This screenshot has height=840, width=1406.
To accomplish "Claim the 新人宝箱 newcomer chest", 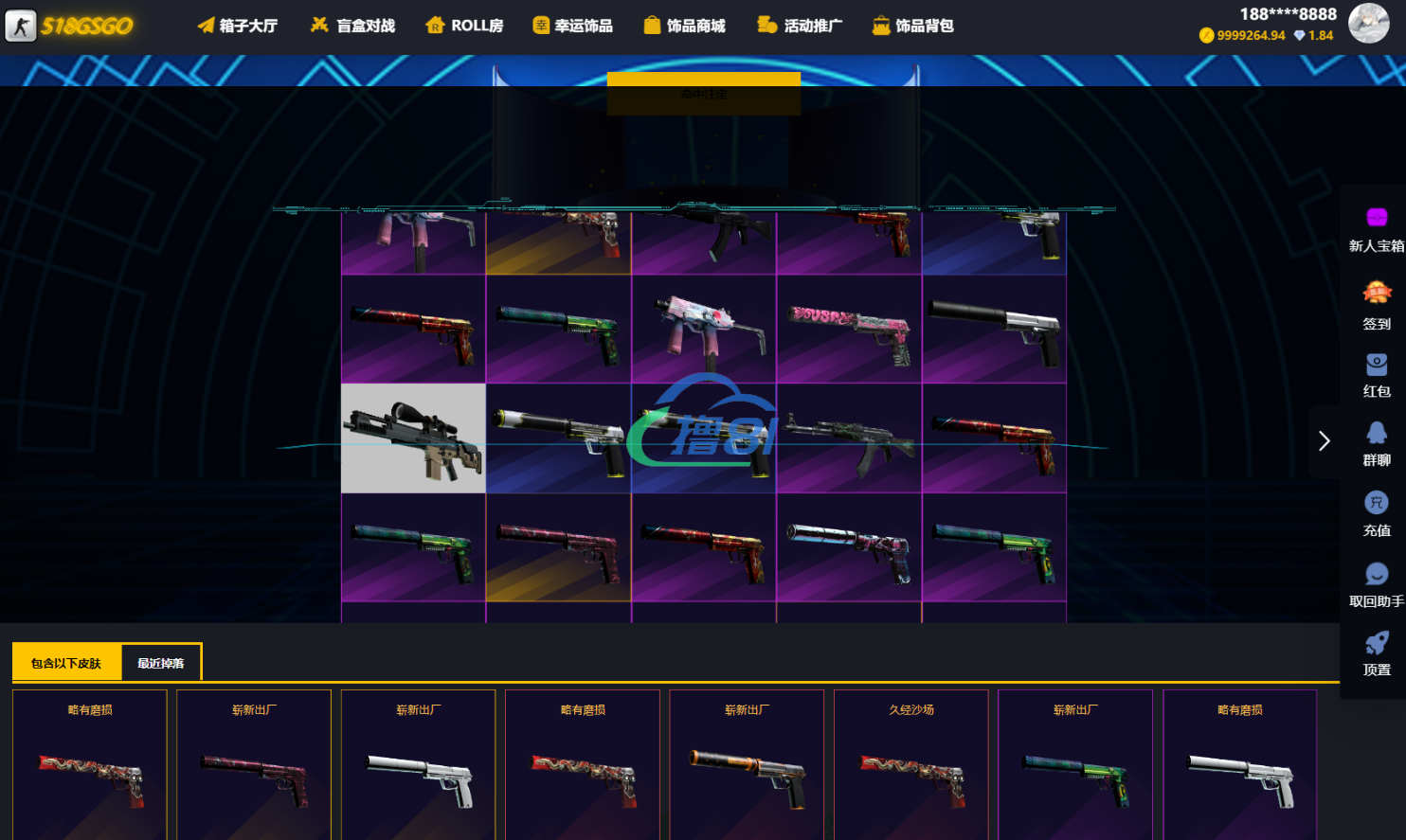I will point(1377,230).
